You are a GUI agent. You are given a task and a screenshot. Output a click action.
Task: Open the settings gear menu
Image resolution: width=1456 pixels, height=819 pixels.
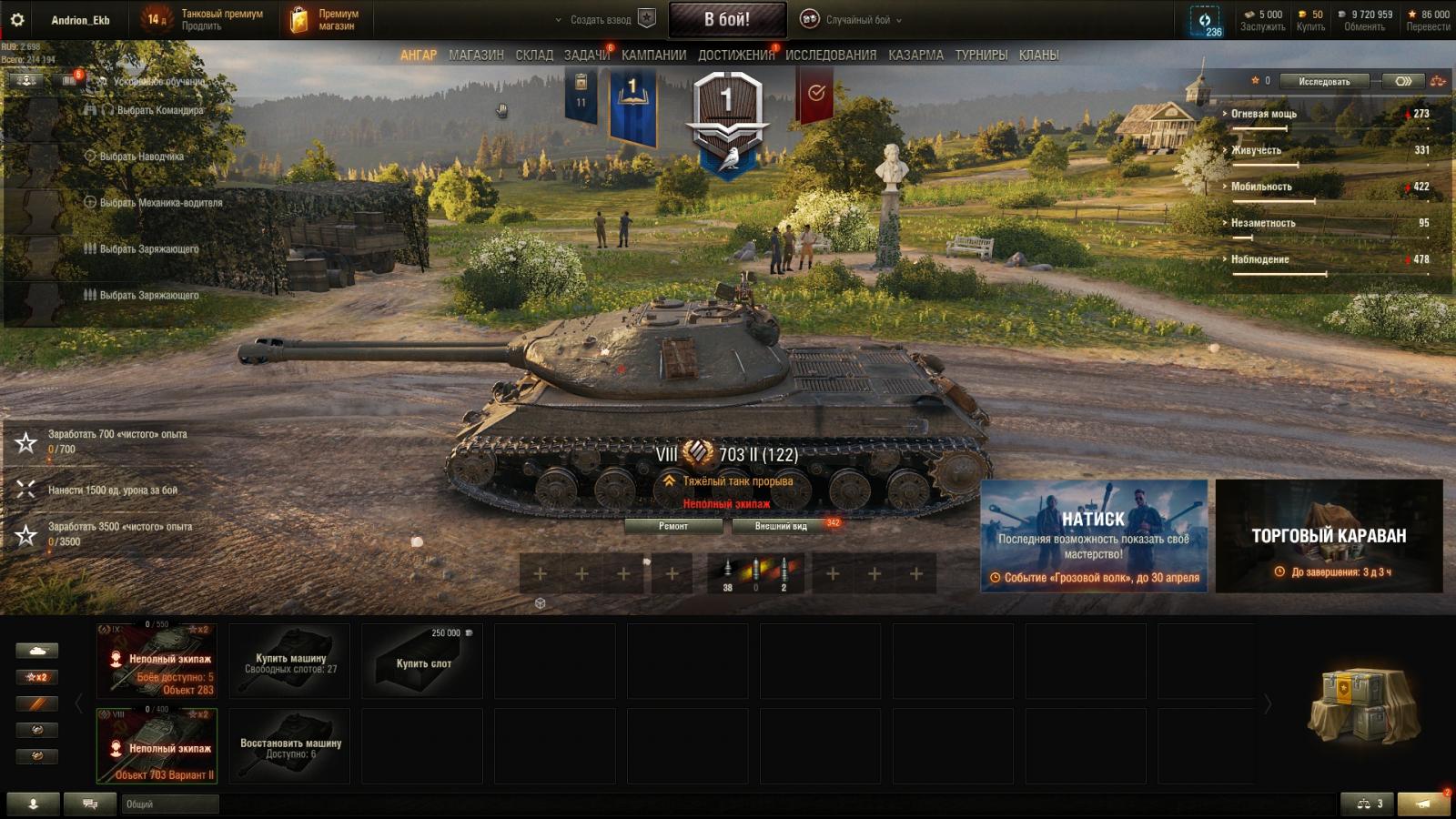tap(16, 19)
